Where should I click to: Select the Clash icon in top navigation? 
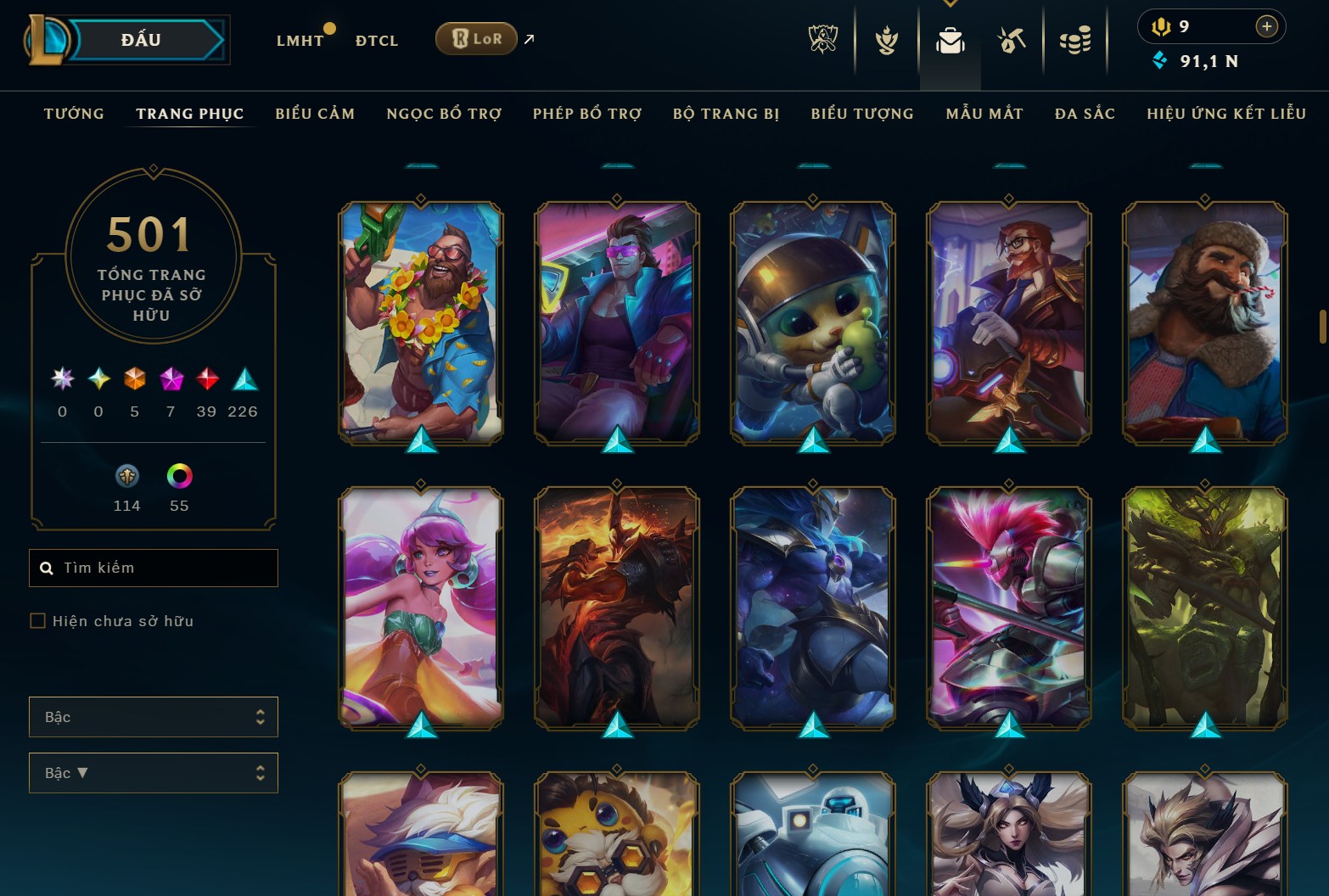(x=885, y=39)
